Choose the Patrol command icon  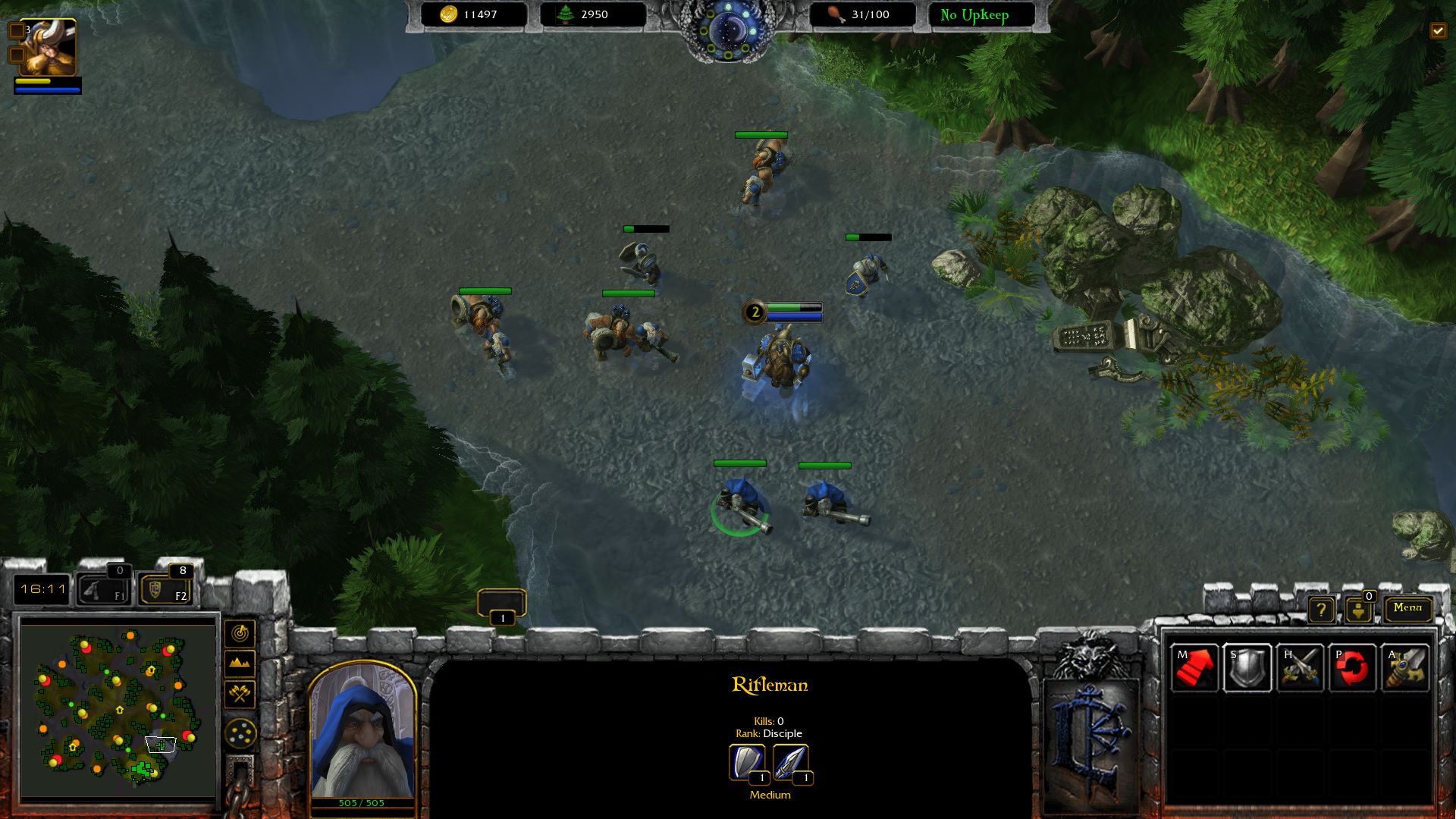[1352, 668]
